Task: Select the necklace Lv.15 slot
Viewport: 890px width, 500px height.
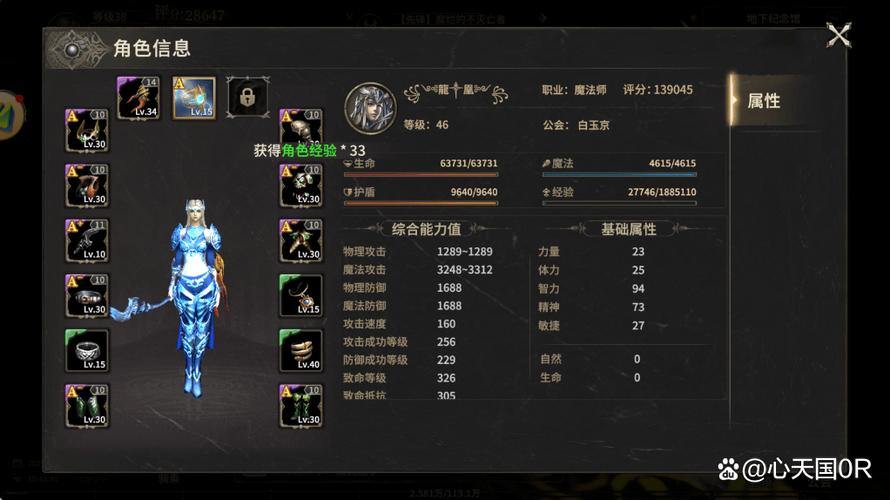Action: click(x=300, y=295)
